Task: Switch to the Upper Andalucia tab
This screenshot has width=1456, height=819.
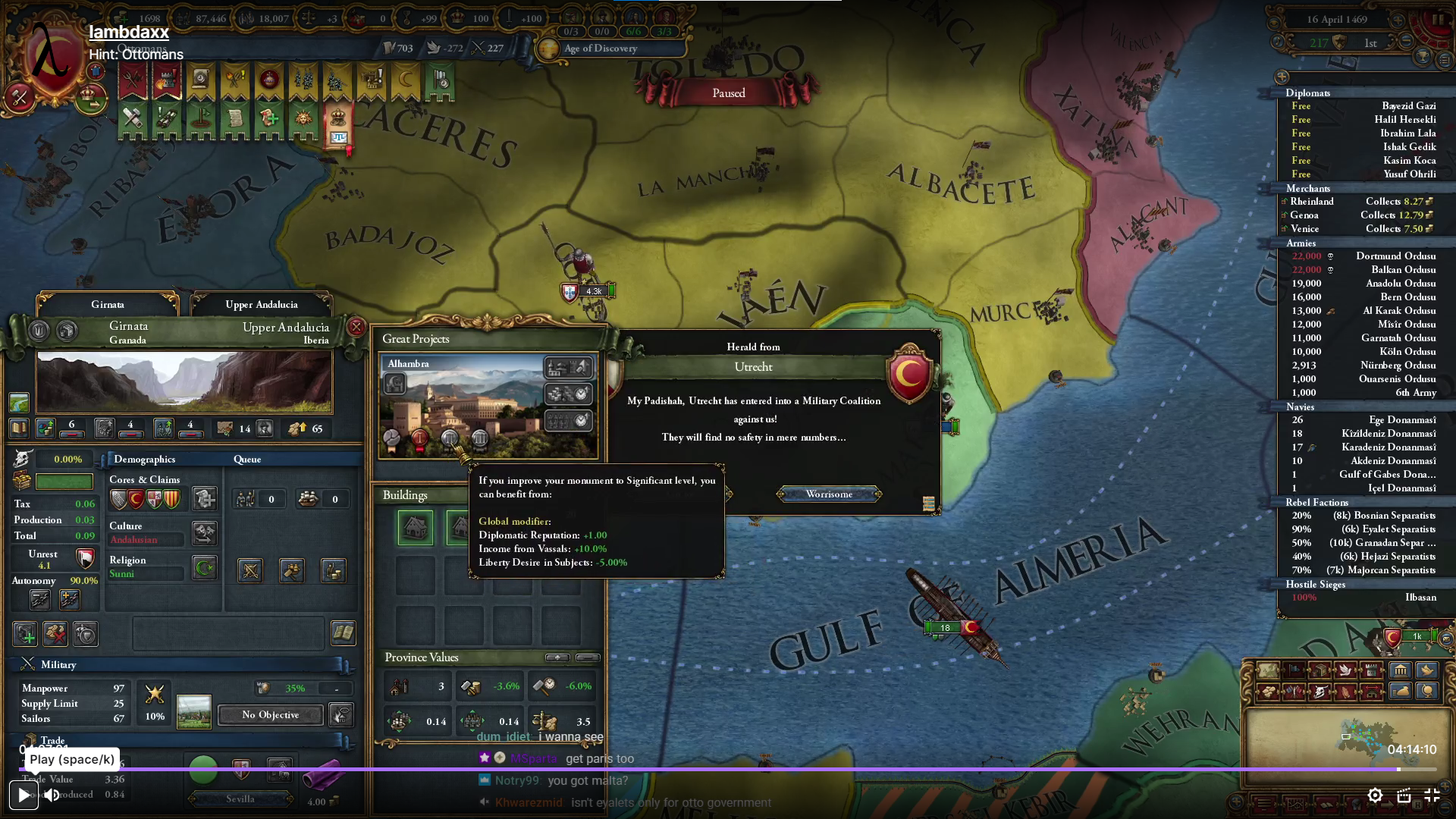Action: (261, 305)
